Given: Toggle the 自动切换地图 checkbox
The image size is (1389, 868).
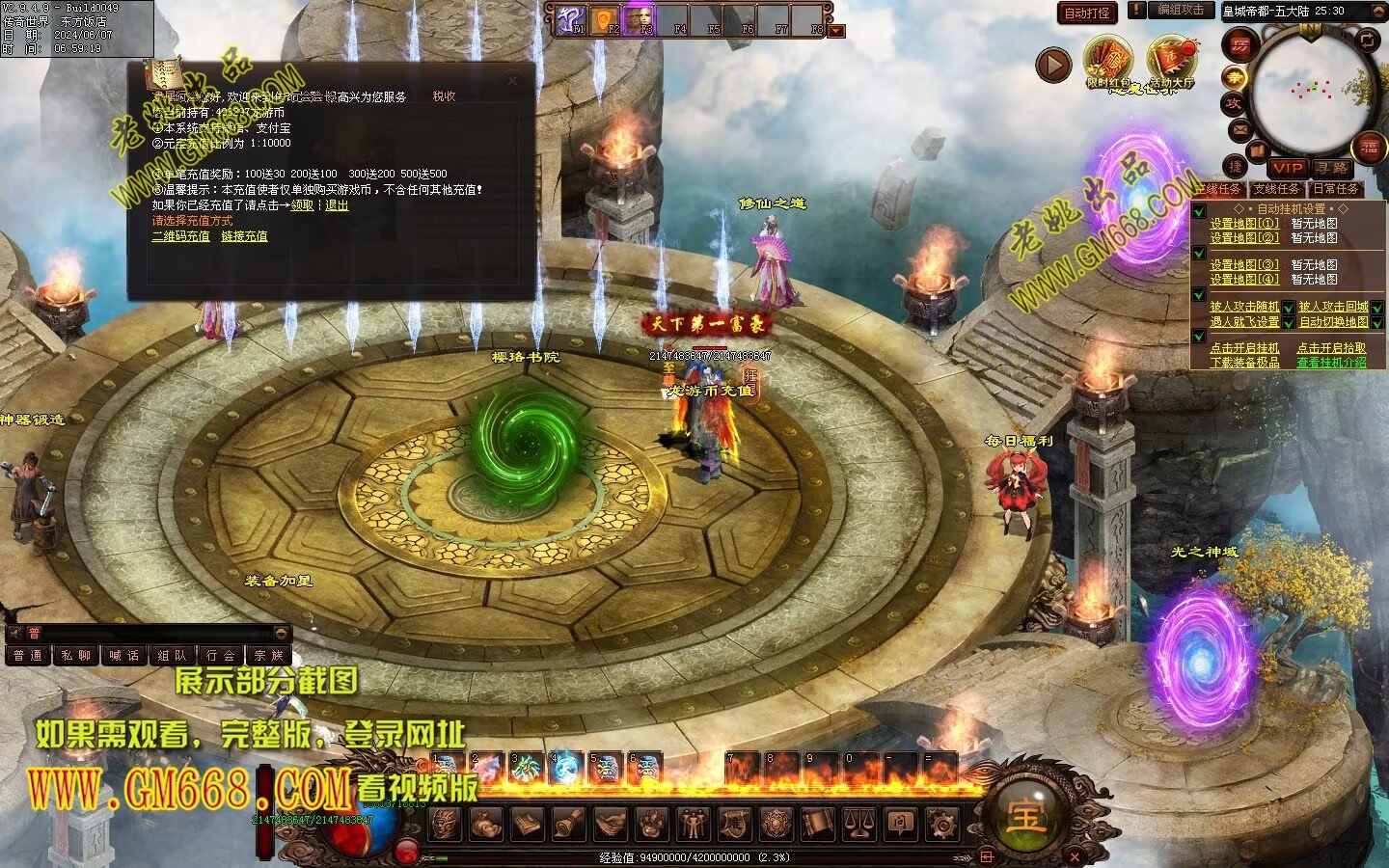Looking at the screenshot, I should [x=1377, y=322].
